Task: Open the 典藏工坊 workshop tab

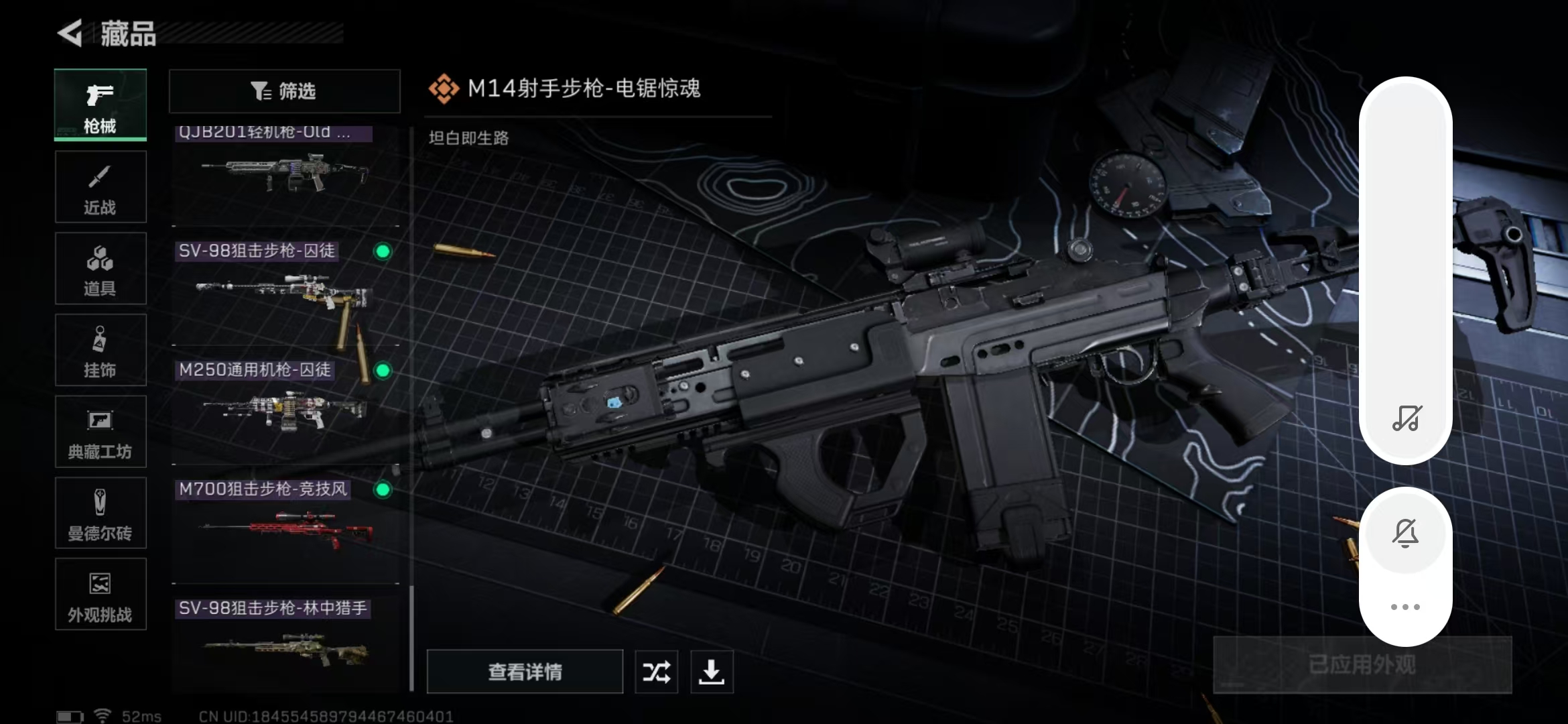Action: [x=101, y=432]
